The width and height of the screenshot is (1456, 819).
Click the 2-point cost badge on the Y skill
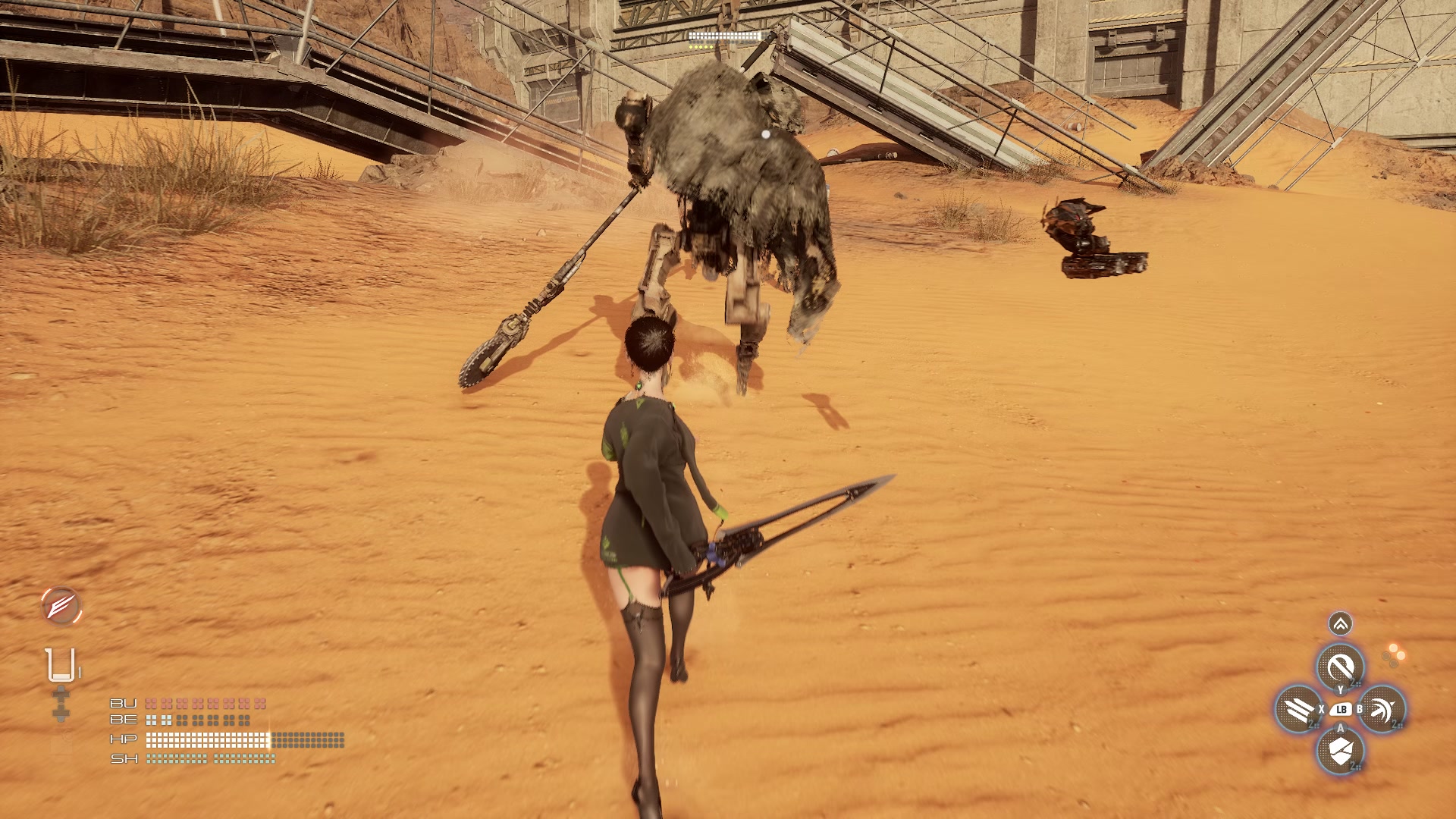point(1355,682)
